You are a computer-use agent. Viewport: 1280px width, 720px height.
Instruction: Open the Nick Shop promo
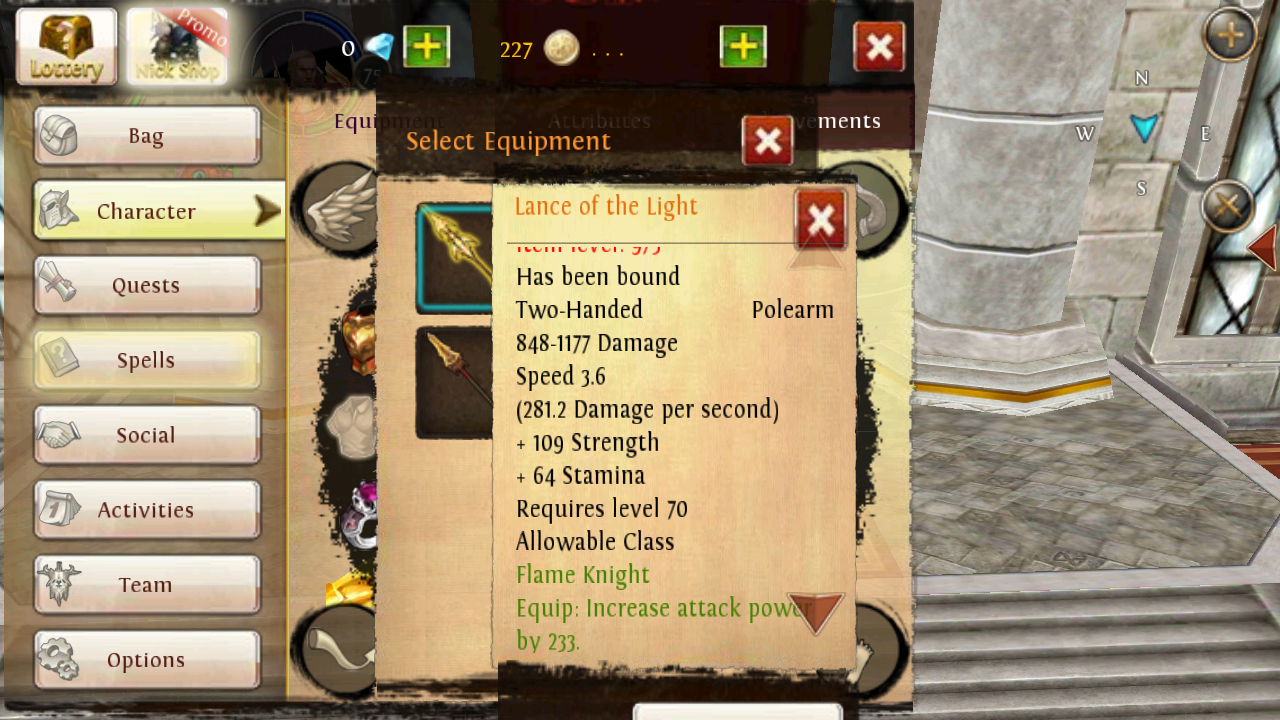coord(178,47)
